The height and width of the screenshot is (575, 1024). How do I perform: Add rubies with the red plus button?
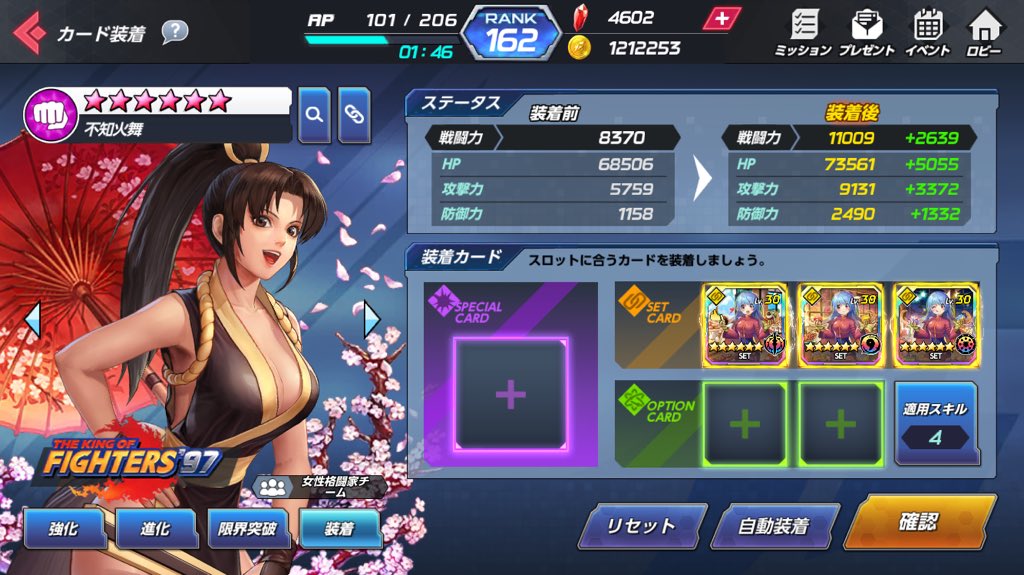click(719, 19)
